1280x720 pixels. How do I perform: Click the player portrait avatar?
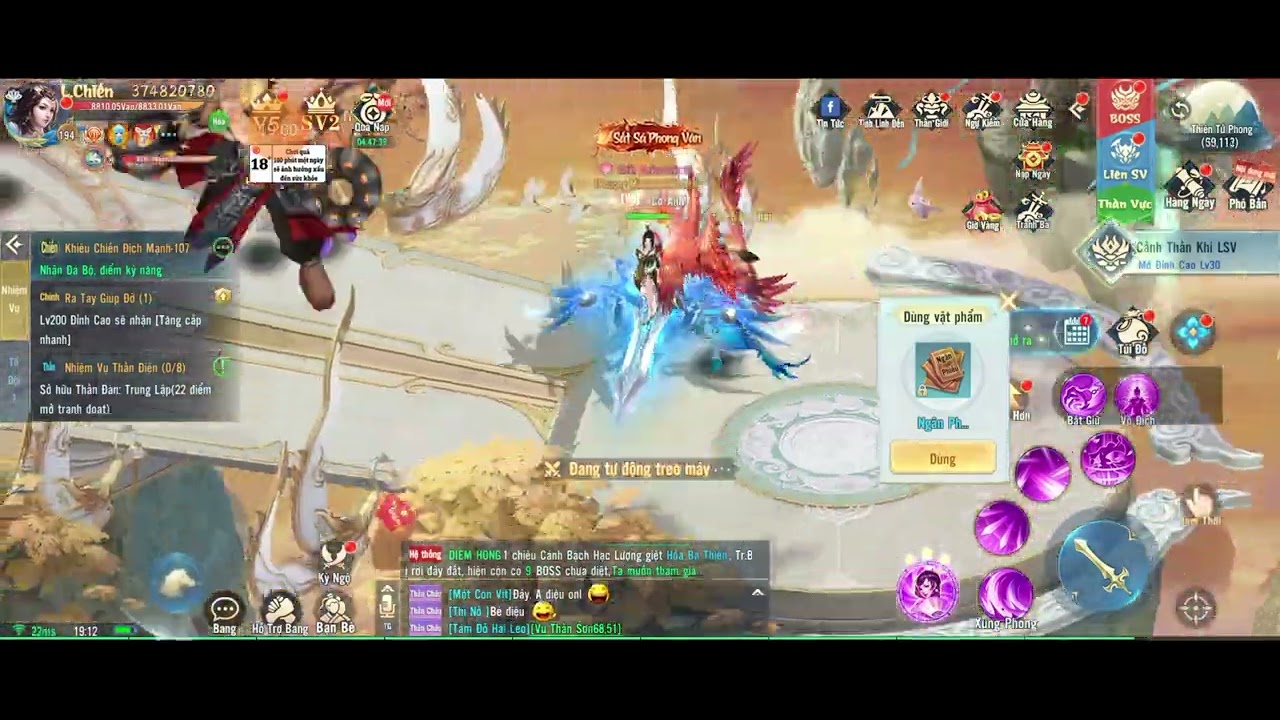point(31,112)
